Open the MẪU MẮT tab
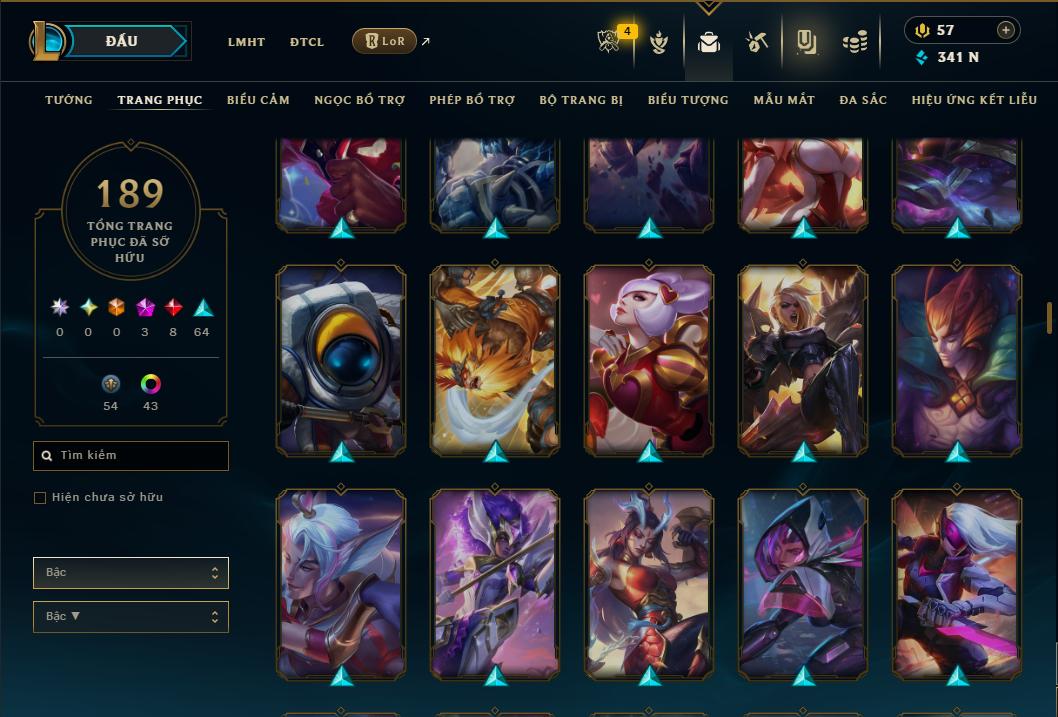 [784, 100]
